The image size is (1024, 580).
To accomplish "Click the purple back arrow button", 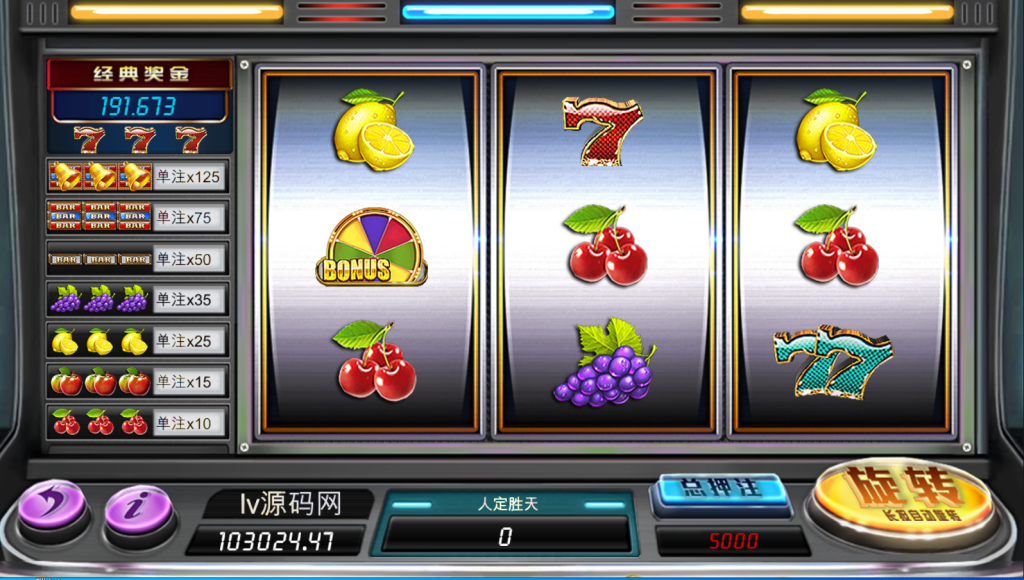I will coord(52,502).
